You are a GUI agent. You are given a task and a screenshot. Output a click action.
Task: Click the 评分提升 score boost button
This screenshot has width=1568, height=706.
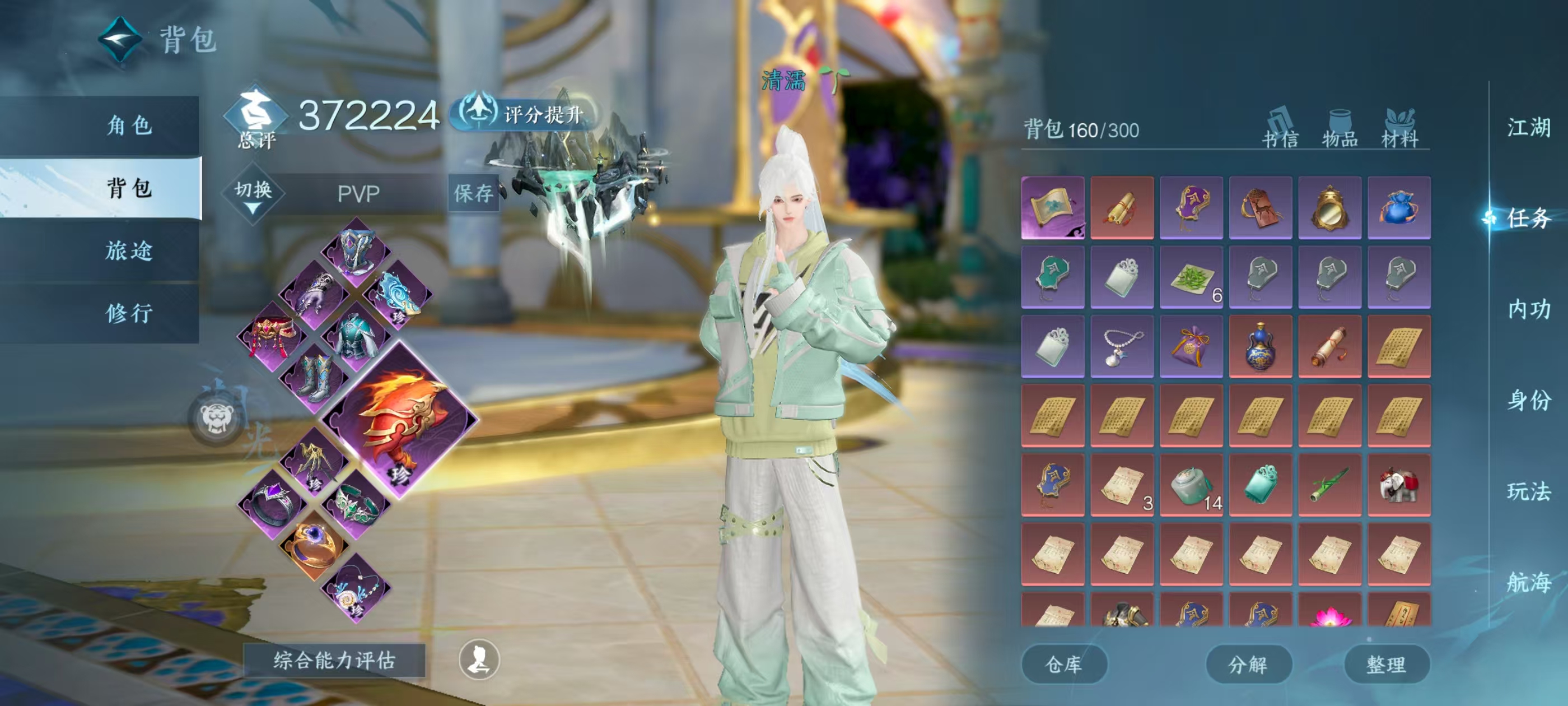[x=524, y=114]
